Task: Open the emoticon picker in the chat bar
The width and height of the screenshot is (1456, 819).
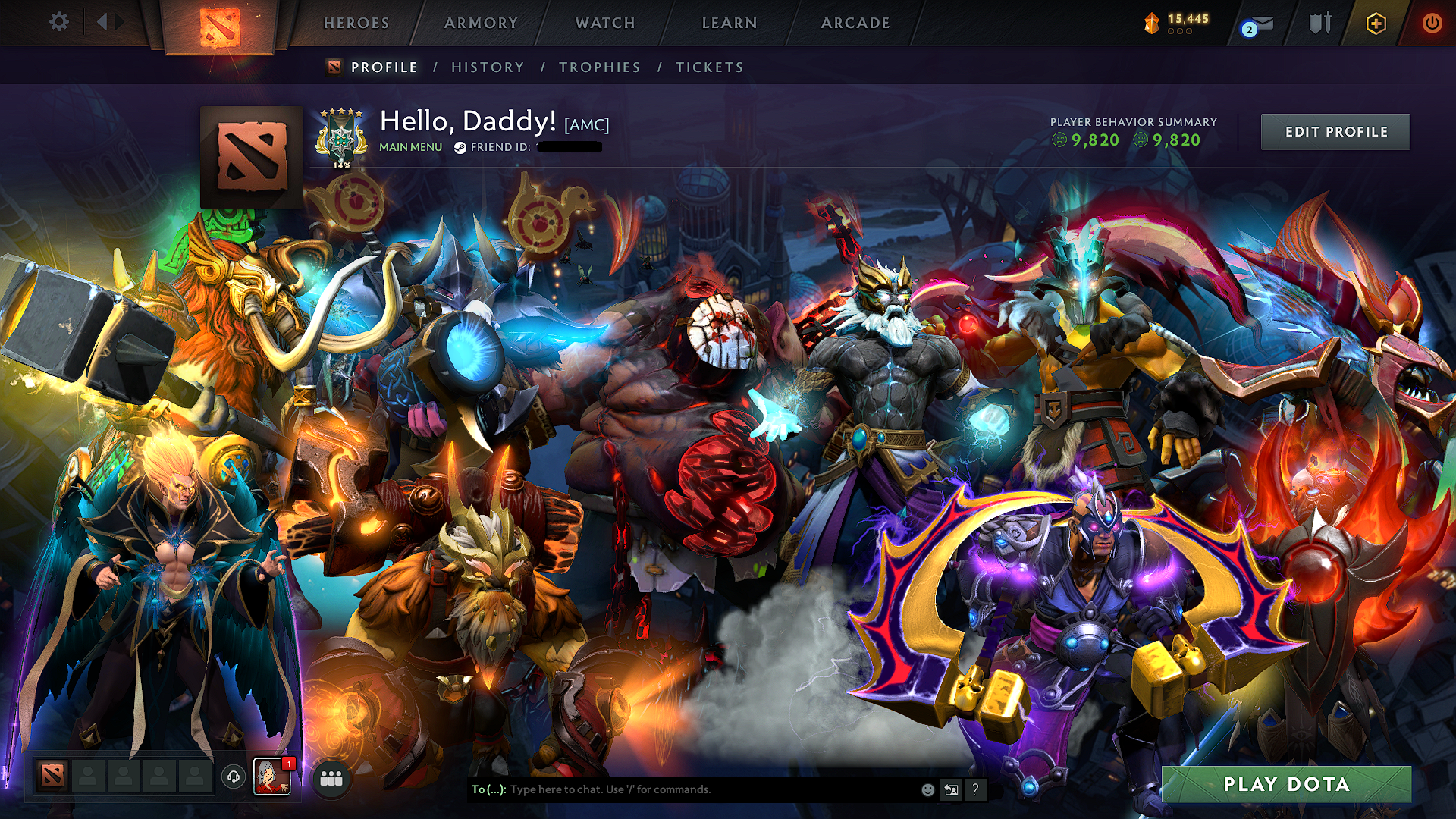Action: click(x=928, y=789)
